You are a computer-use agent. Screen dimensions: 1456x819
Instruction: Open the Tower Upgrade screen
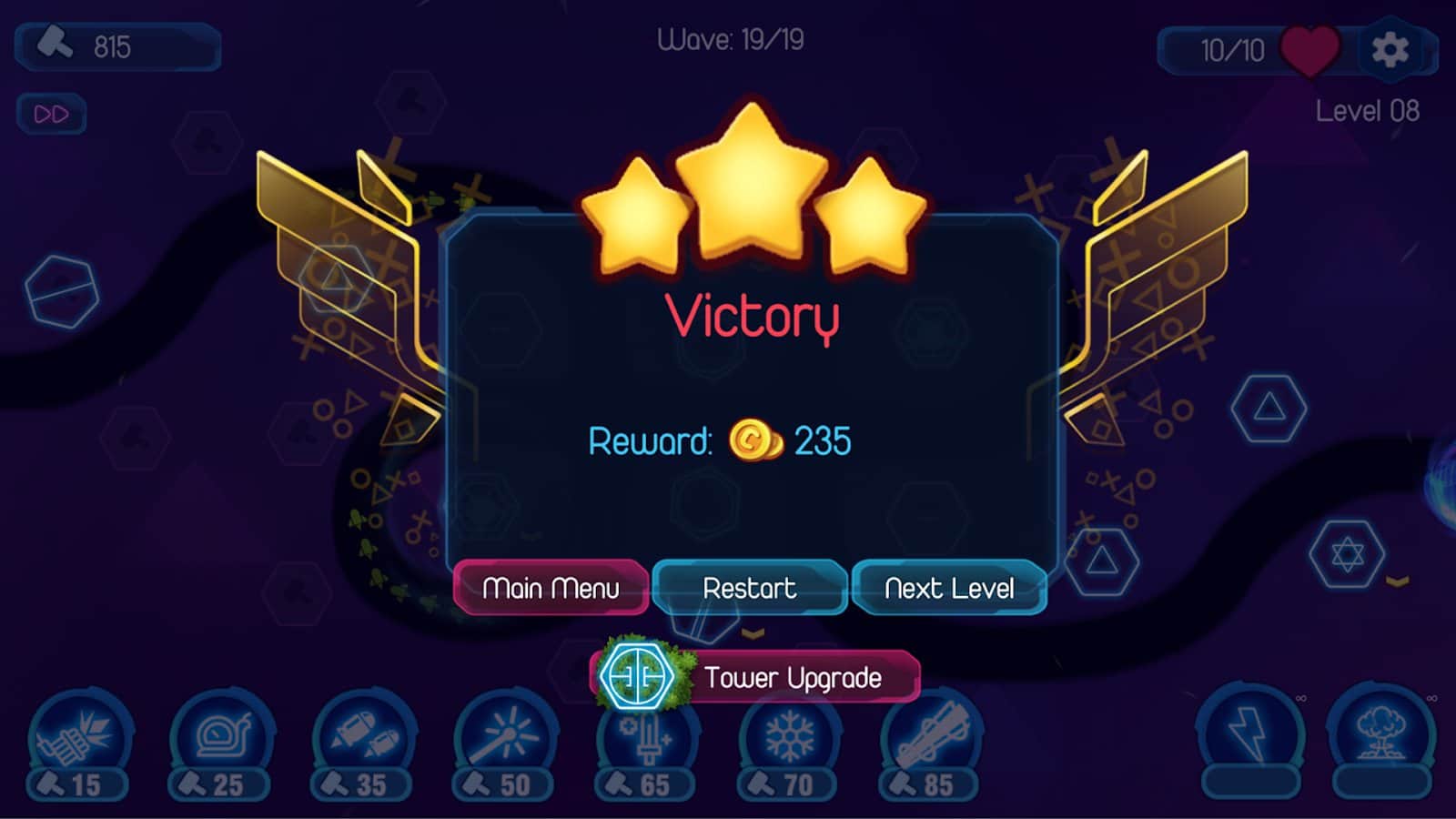[757, 677]
